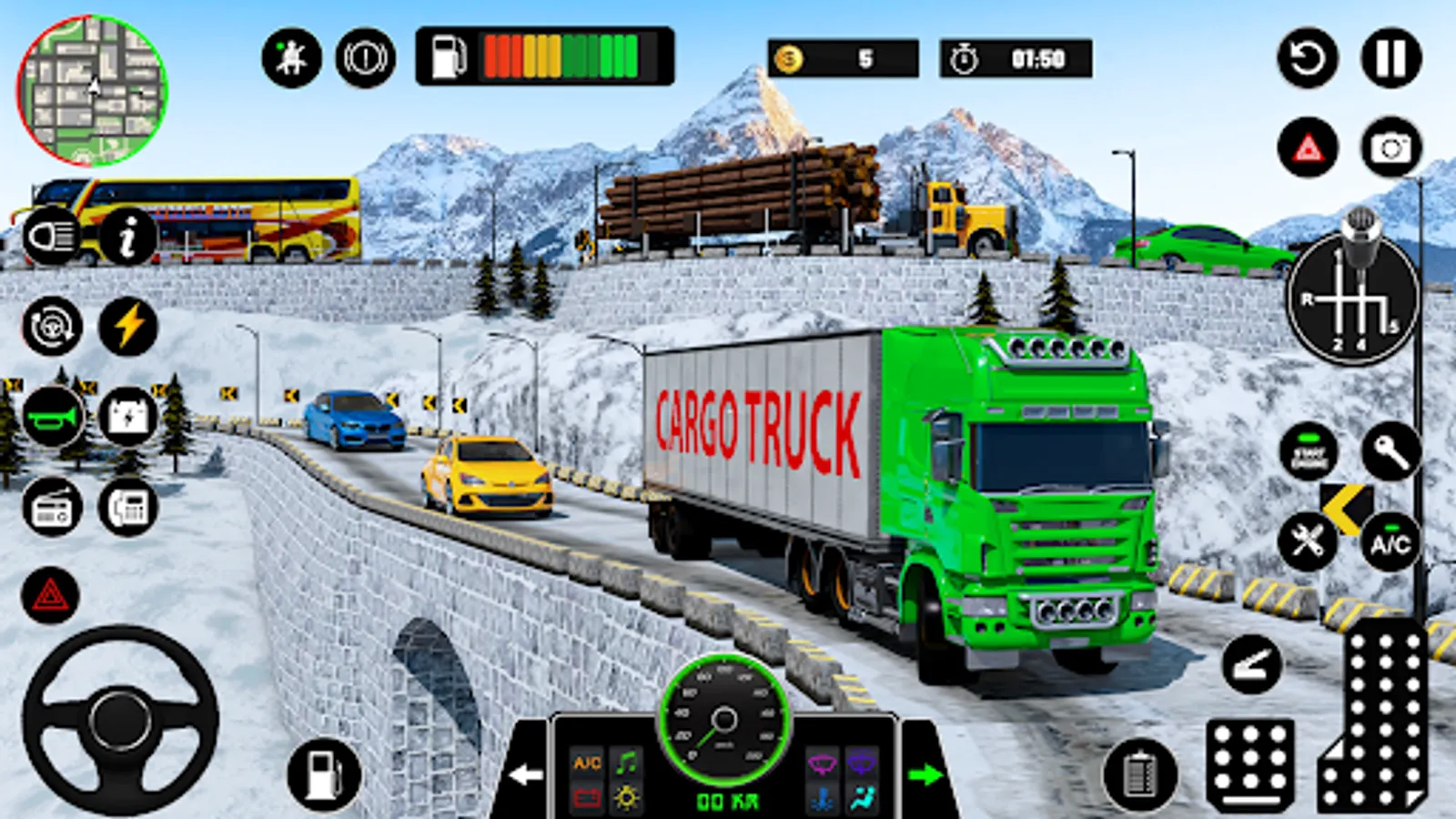1456x819 pixels.
Task: Restart the level with the reset arrow
Action: point(1308,58)
